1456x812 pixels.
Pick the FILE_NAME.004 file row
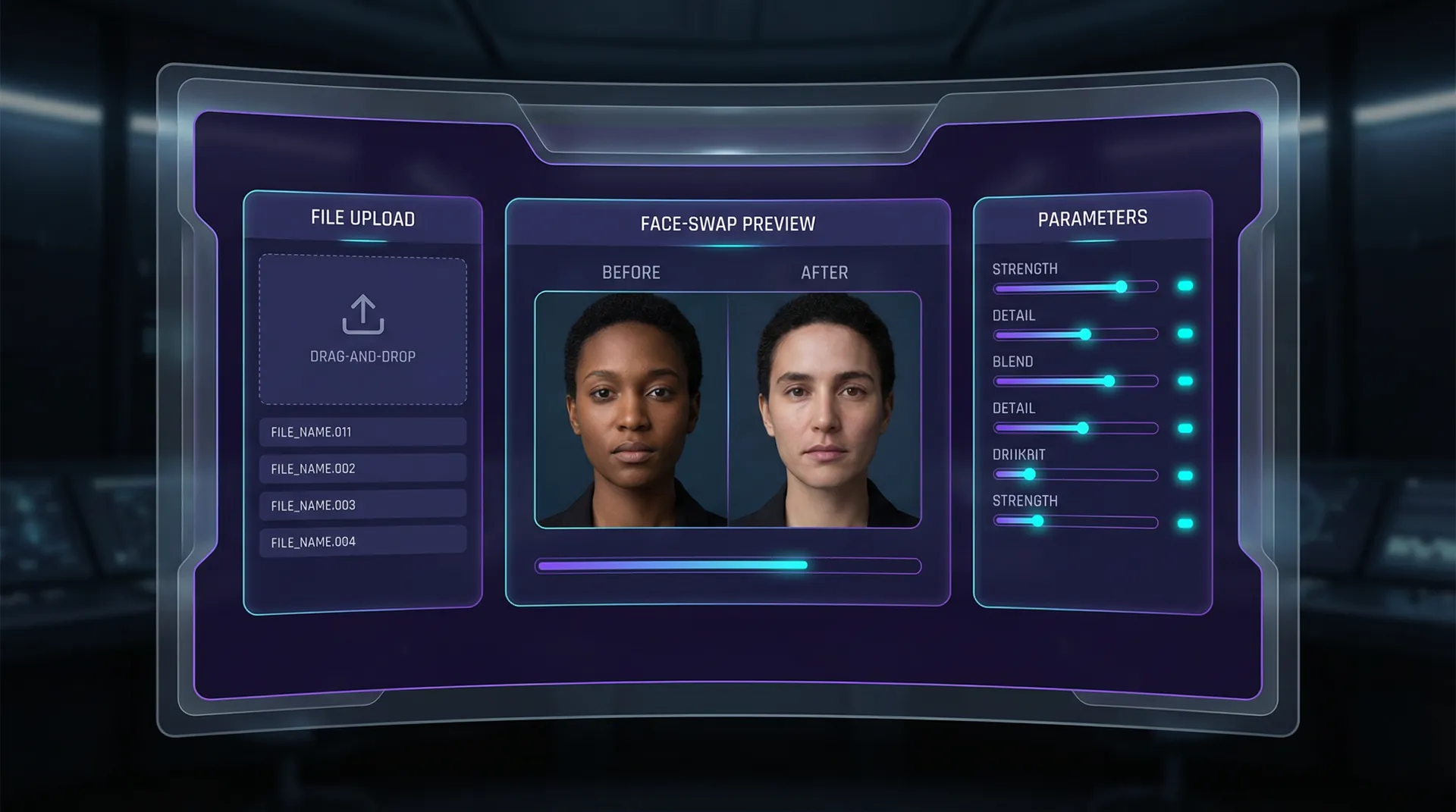click(362, 541)
